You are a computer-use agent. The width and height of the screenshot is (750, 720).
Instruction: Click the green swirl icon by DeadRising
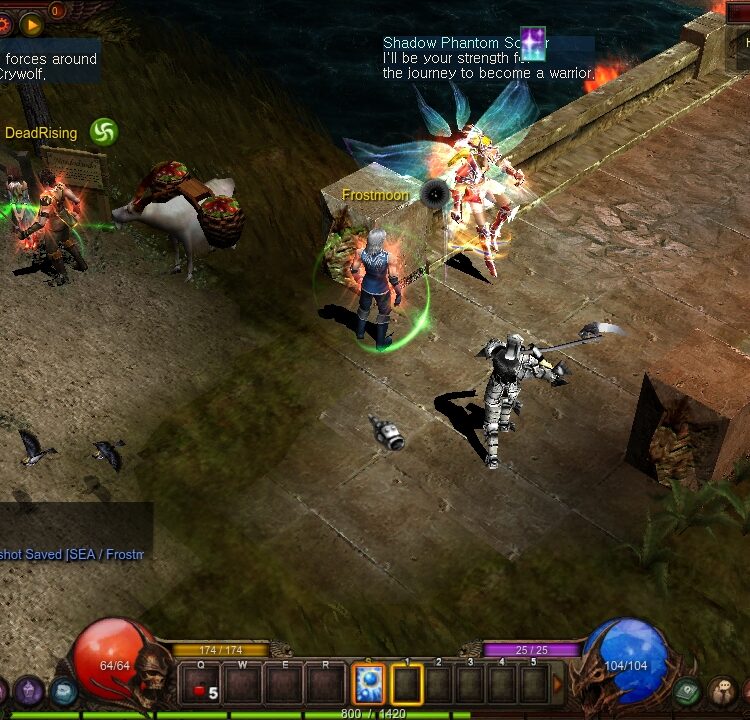pos(104,131)
